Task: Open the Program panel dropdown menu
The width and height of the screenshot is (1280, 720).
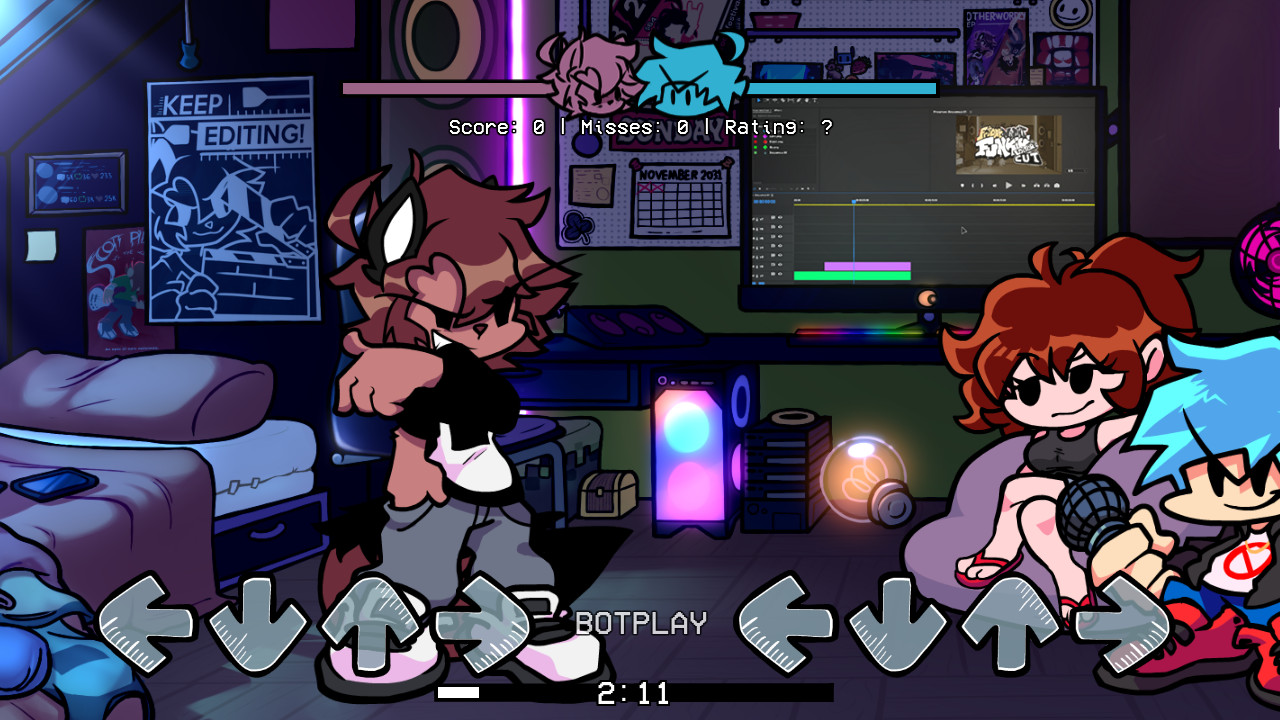Action: point(970,111)
